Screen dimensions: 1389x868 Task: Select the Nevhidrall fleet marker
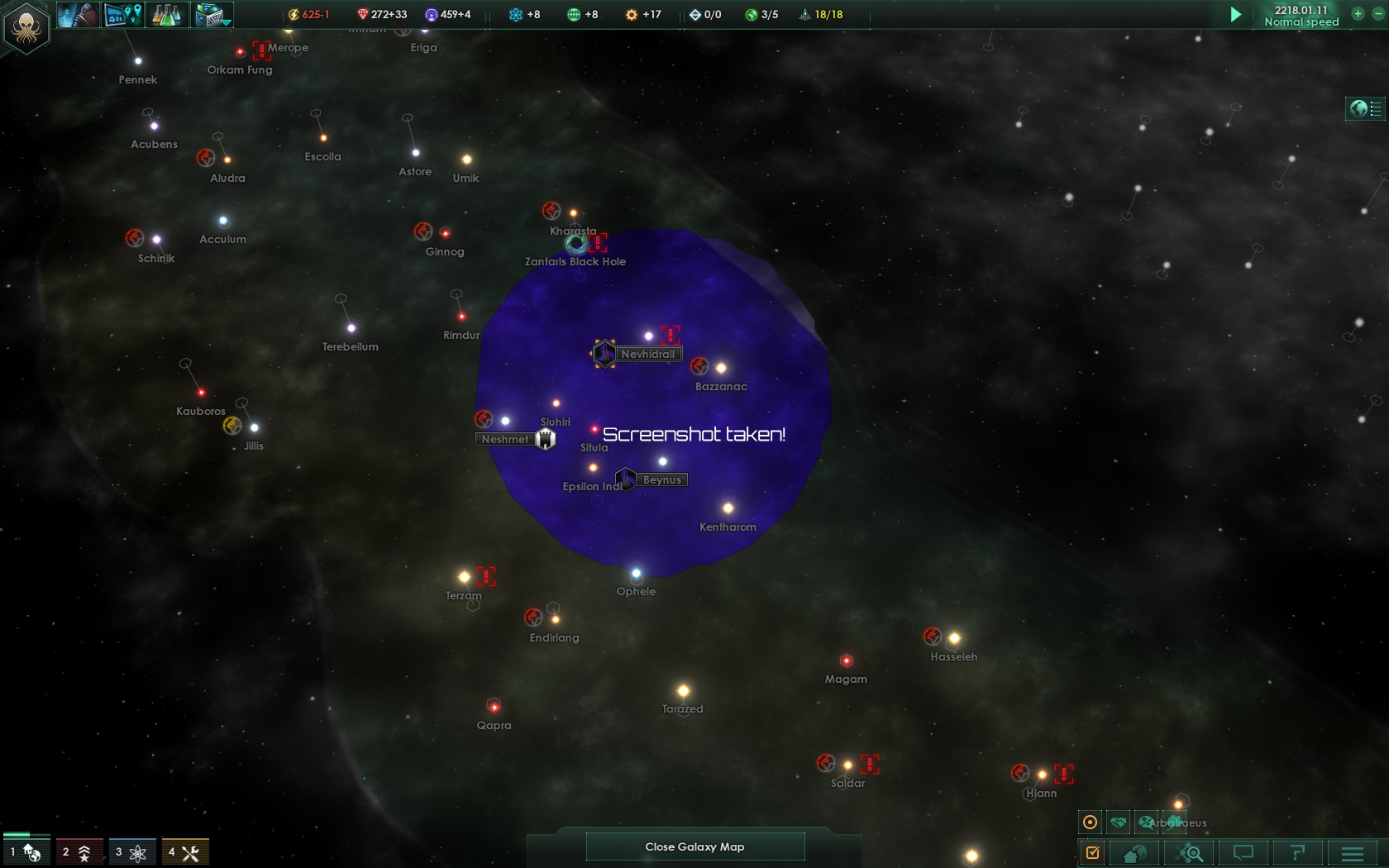[604, 354]
